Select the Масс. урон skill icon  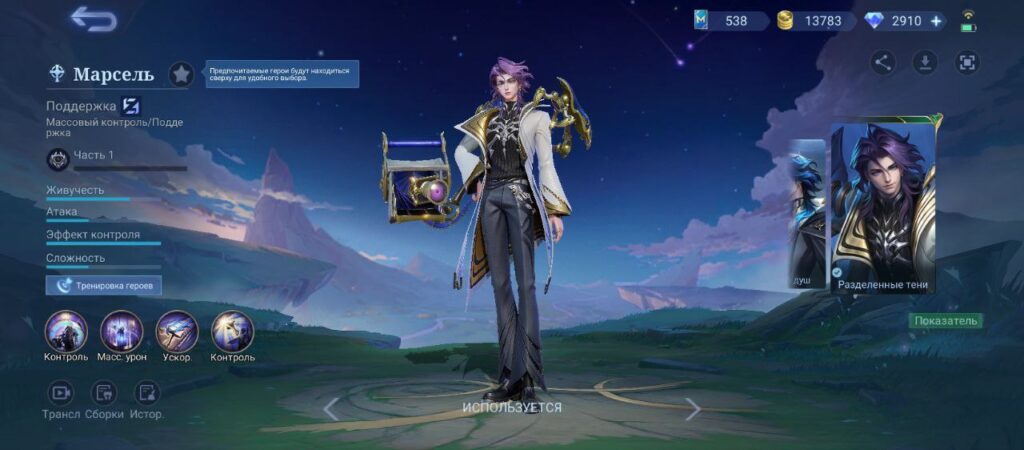121,332
